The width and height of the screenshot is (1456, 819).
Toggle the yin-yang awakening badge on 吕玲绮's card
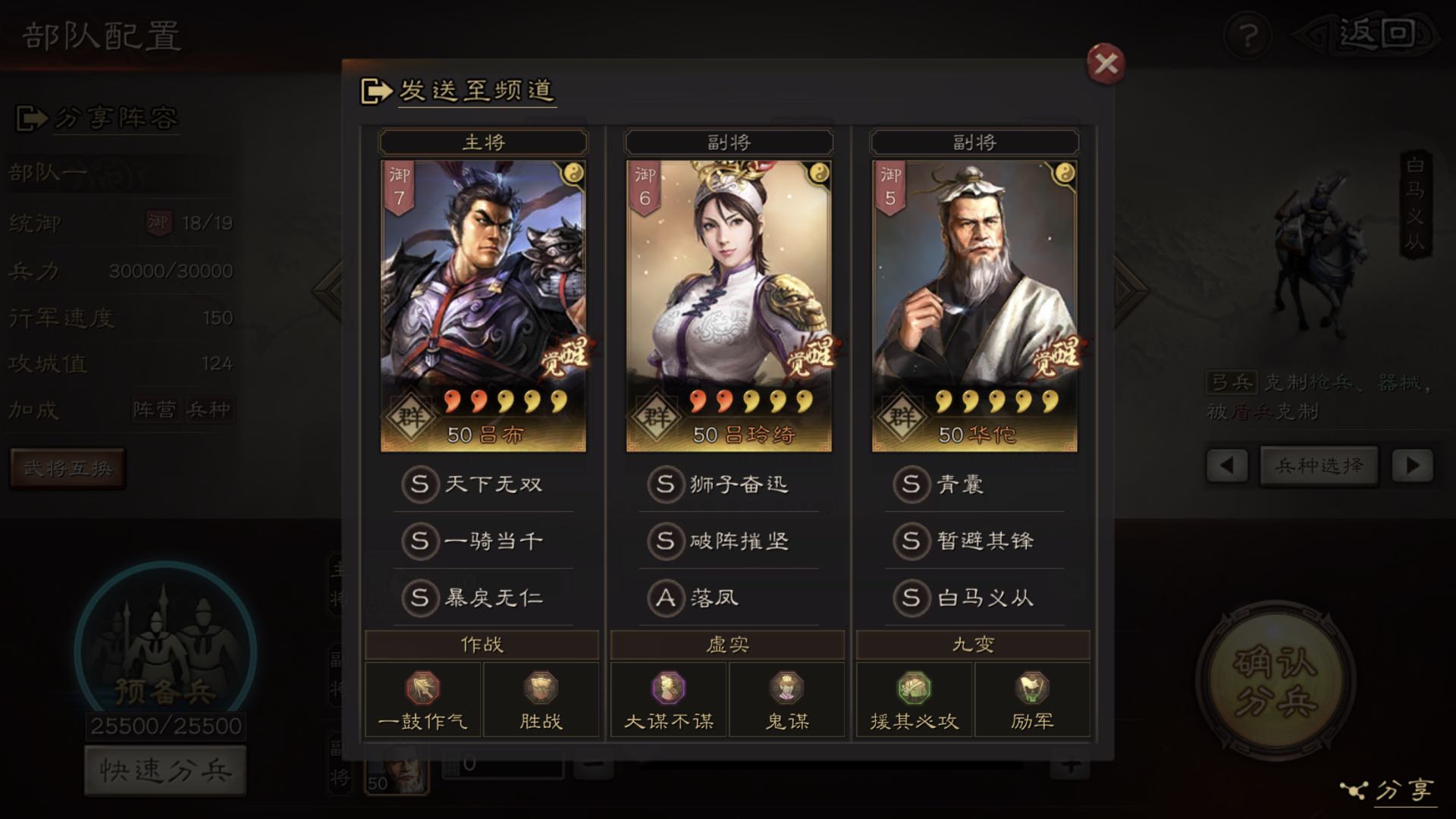tap(821, 171)
